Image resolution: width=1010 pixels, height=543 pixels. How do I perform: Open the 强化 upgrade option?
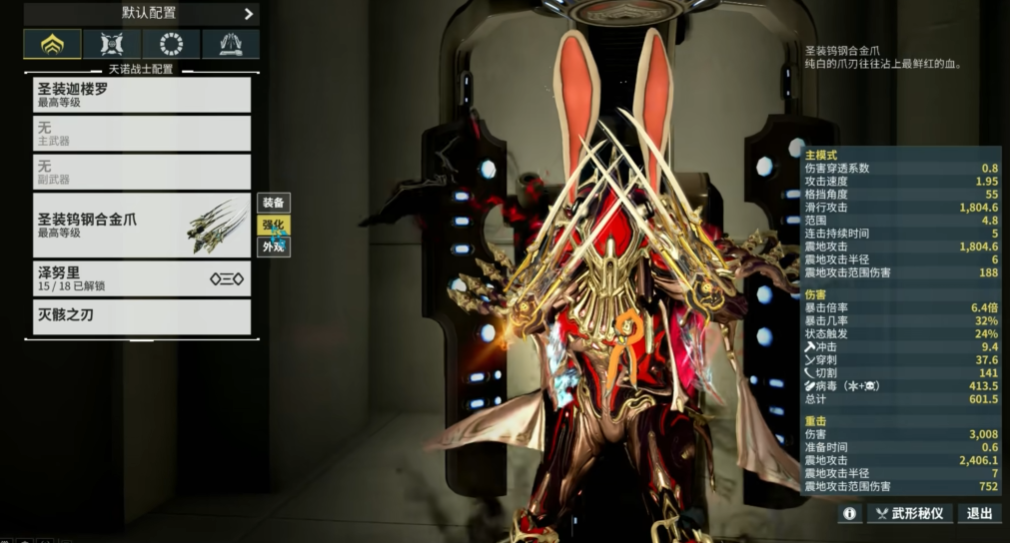coord(273,224)
